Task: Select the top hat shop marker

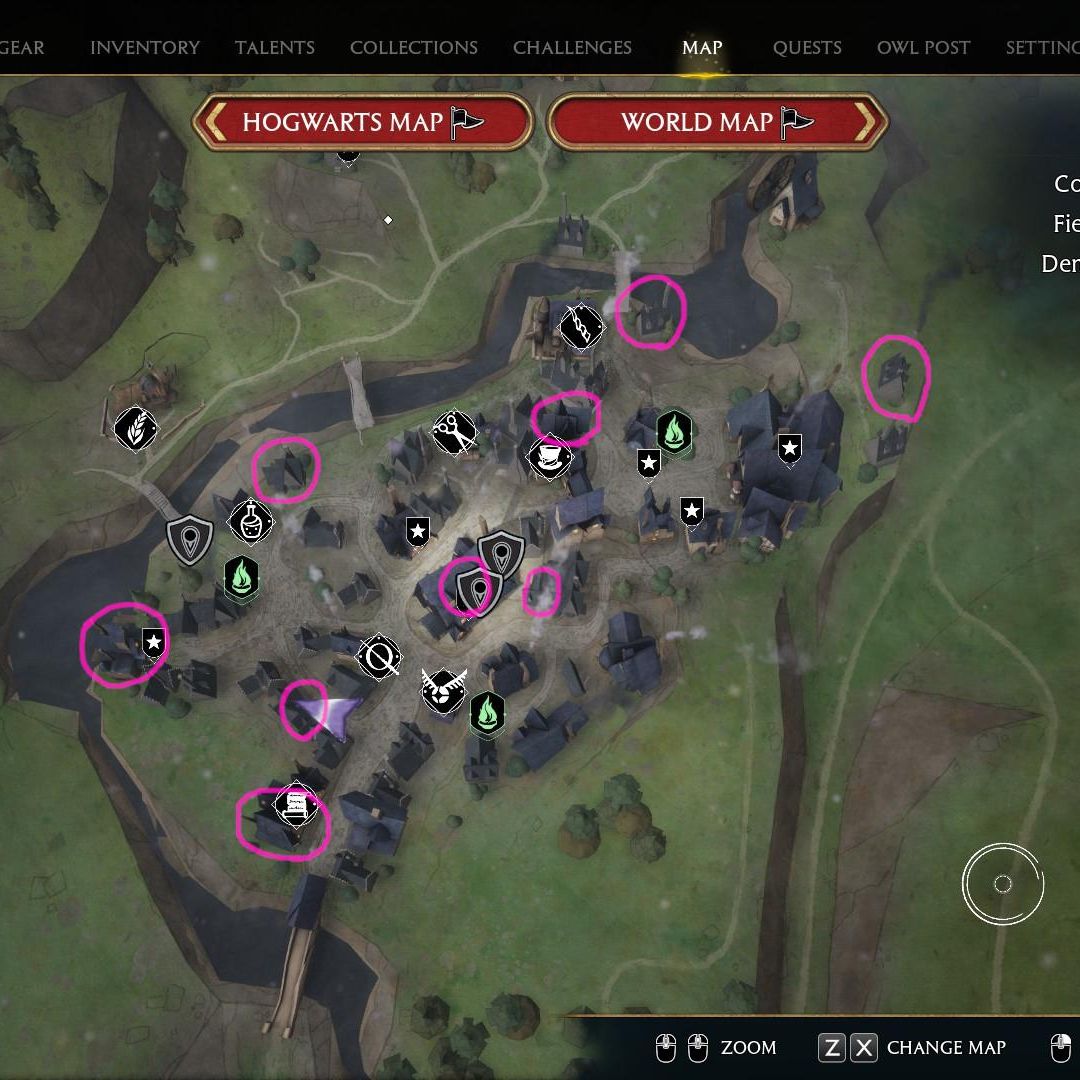Action: click(549, 458)
